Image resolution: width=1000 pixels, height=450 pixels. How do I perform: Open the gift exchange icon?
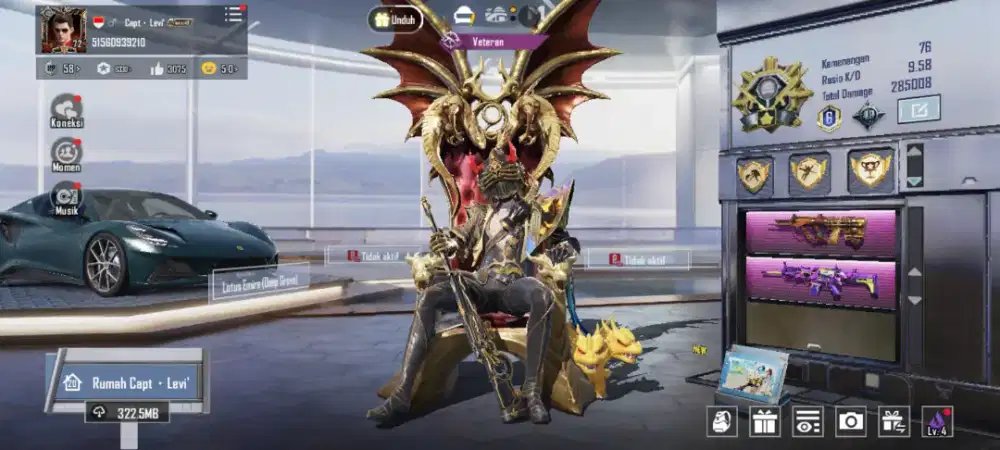pos(894,421)
